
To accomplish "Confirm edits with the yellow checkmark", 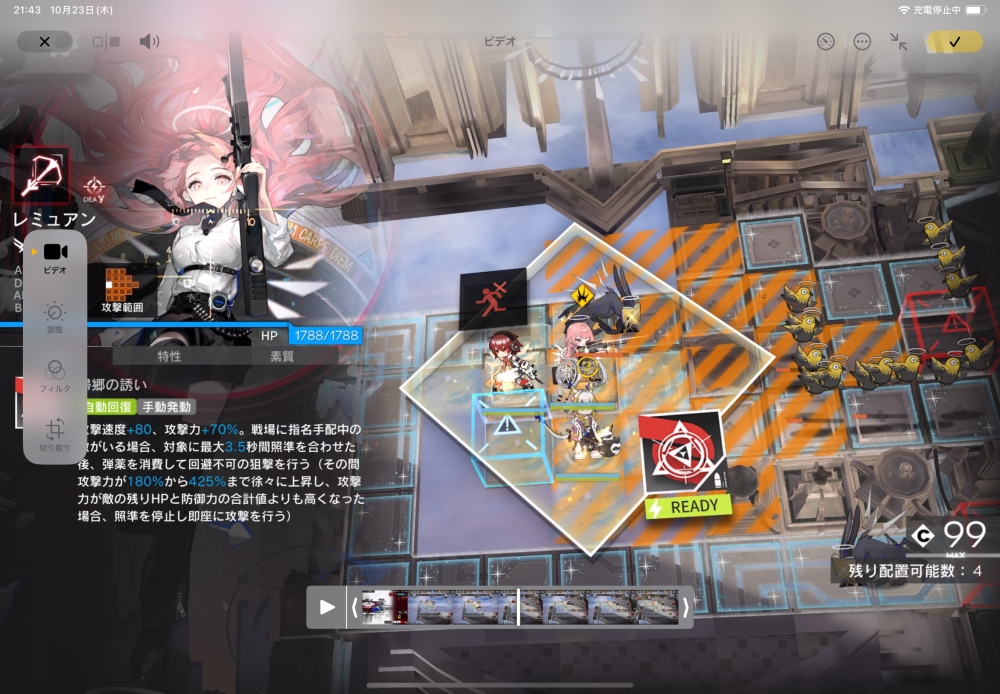I will pyautogui.click(x=954, y=41).
